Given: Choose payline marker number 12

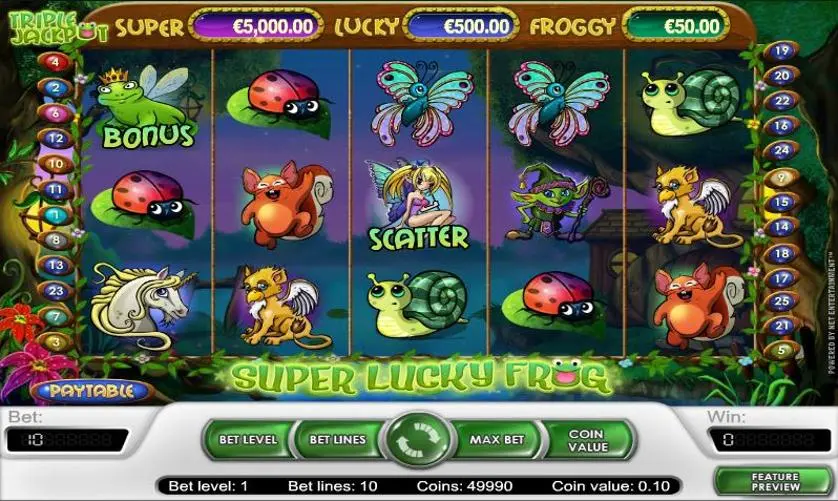Looking at the screenshot, I should [x=56, y=138].
